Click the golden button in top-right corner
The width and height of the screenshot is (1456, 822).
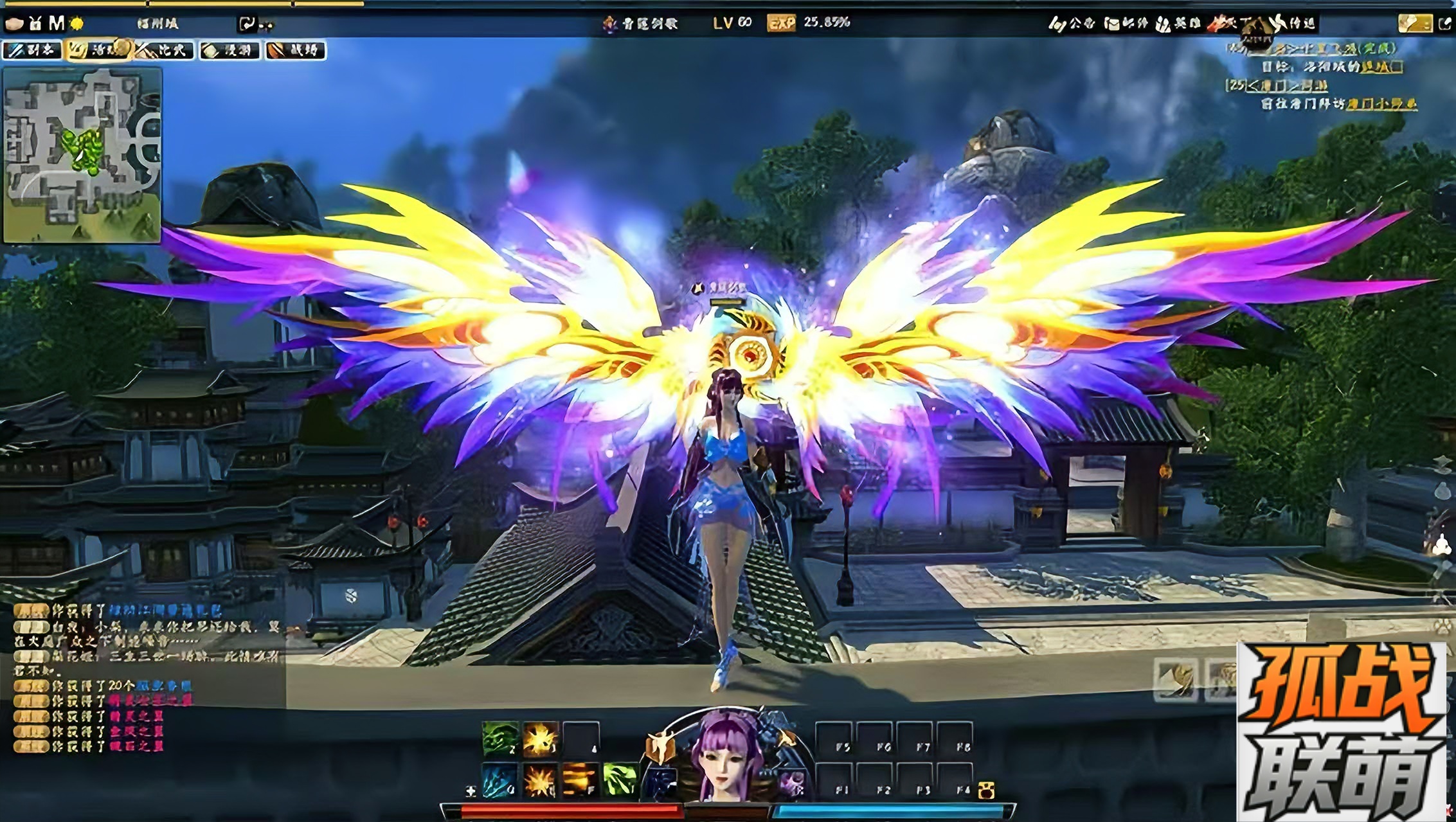click(x=1414, y=24)
